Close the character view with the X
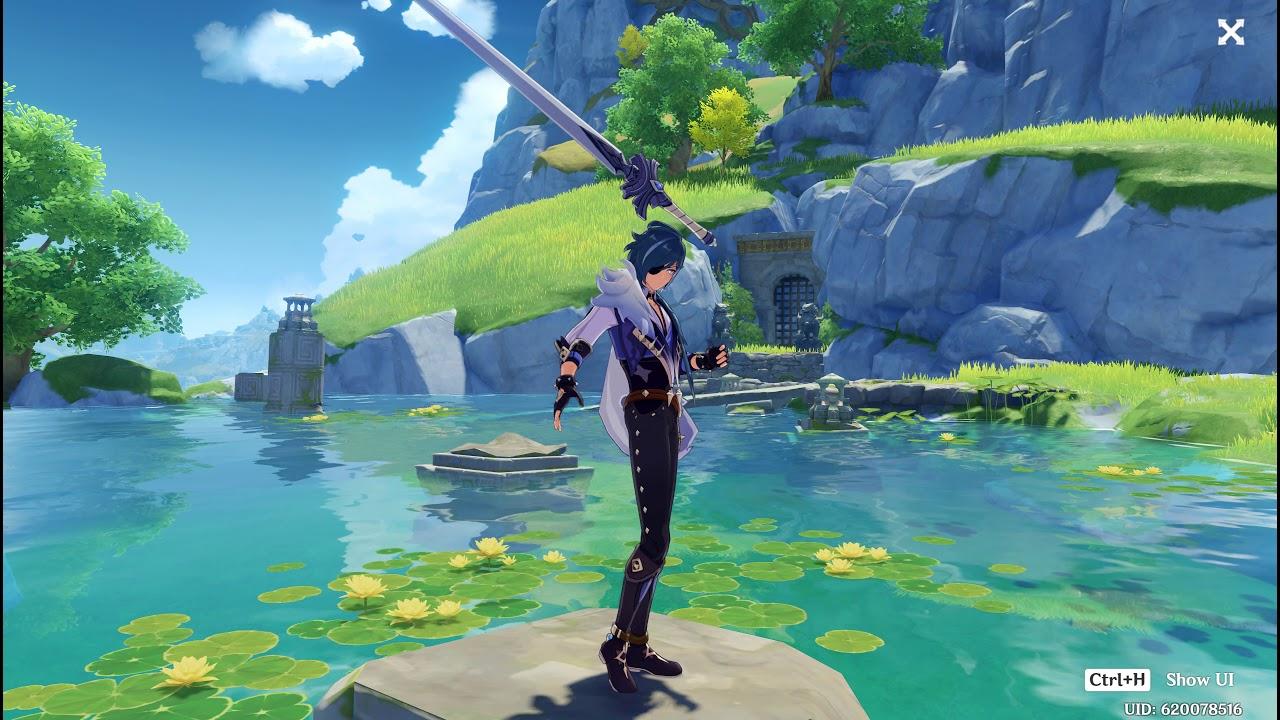This screenshot has height=720, width=1280. (1230, 33)
